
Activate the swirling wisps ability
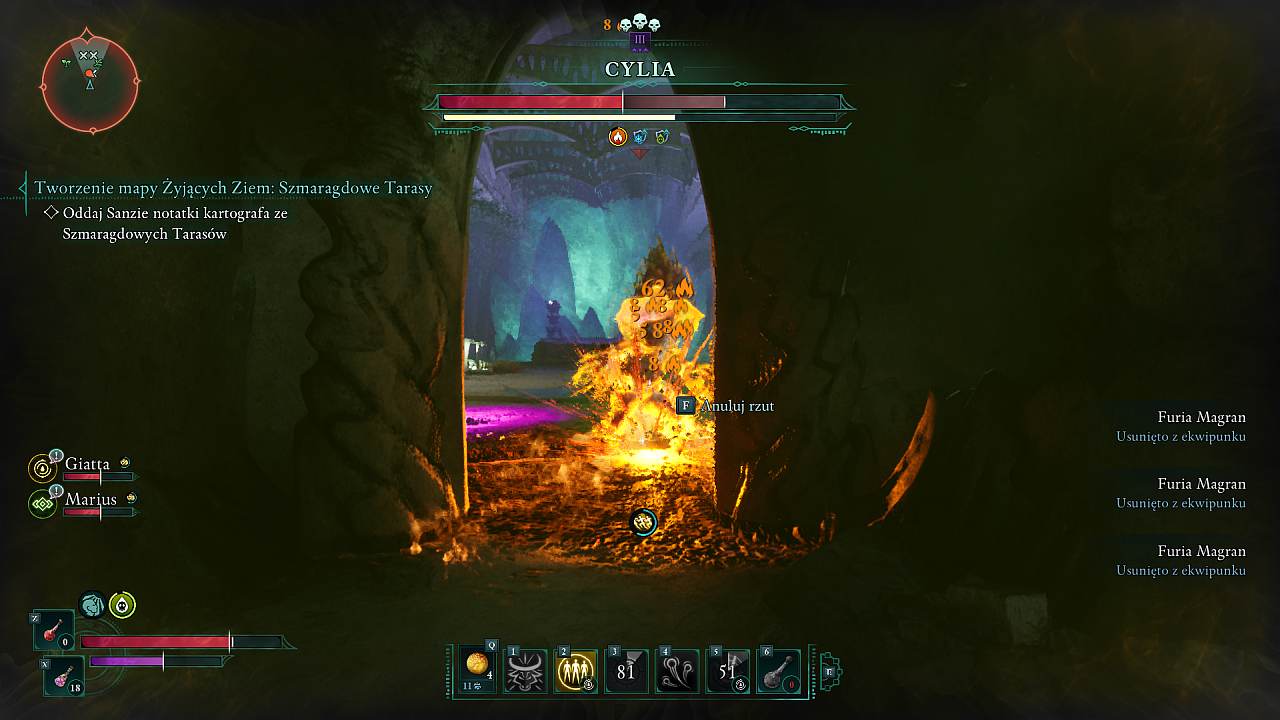[676, 671]
